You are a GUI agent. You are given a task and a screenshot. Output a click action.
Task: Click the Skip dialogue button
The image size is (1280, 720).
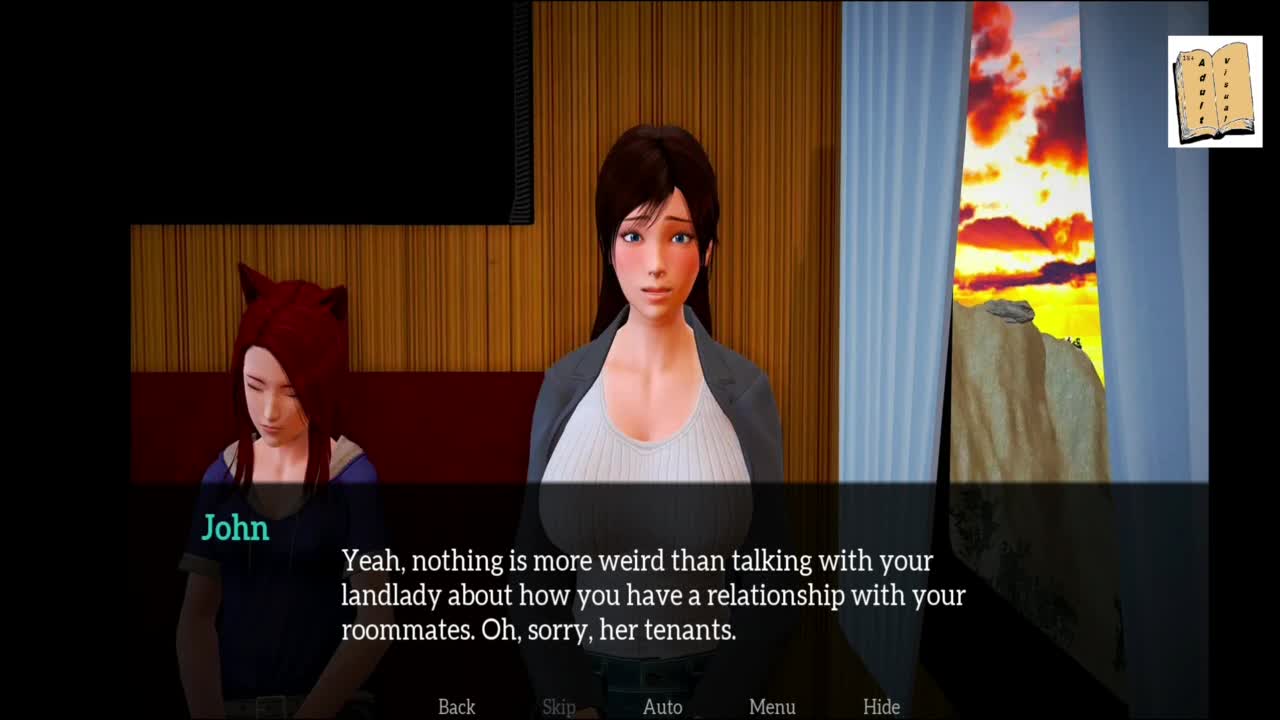coord(559,707)
